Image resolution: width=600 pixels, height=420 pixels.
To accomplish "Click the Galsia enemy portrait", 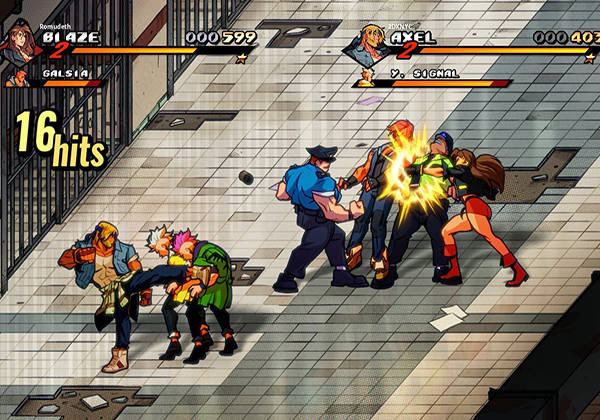I will (22, 76).
